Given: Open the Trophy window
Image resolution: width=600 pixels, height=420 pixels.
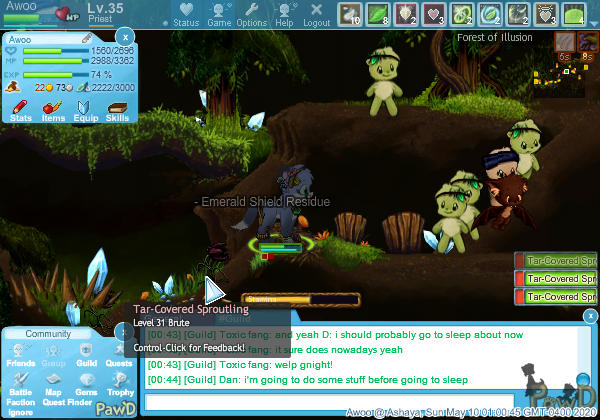Looking at the screenshot, I should [118, 383].
